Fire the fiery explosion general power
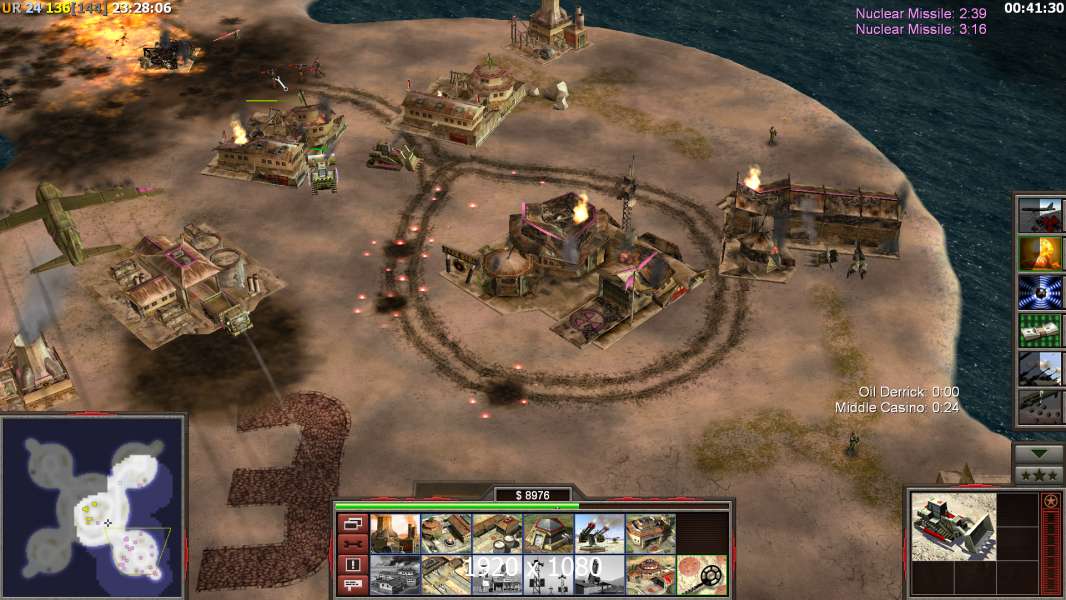1066x600 pixels. point(1040,253)
